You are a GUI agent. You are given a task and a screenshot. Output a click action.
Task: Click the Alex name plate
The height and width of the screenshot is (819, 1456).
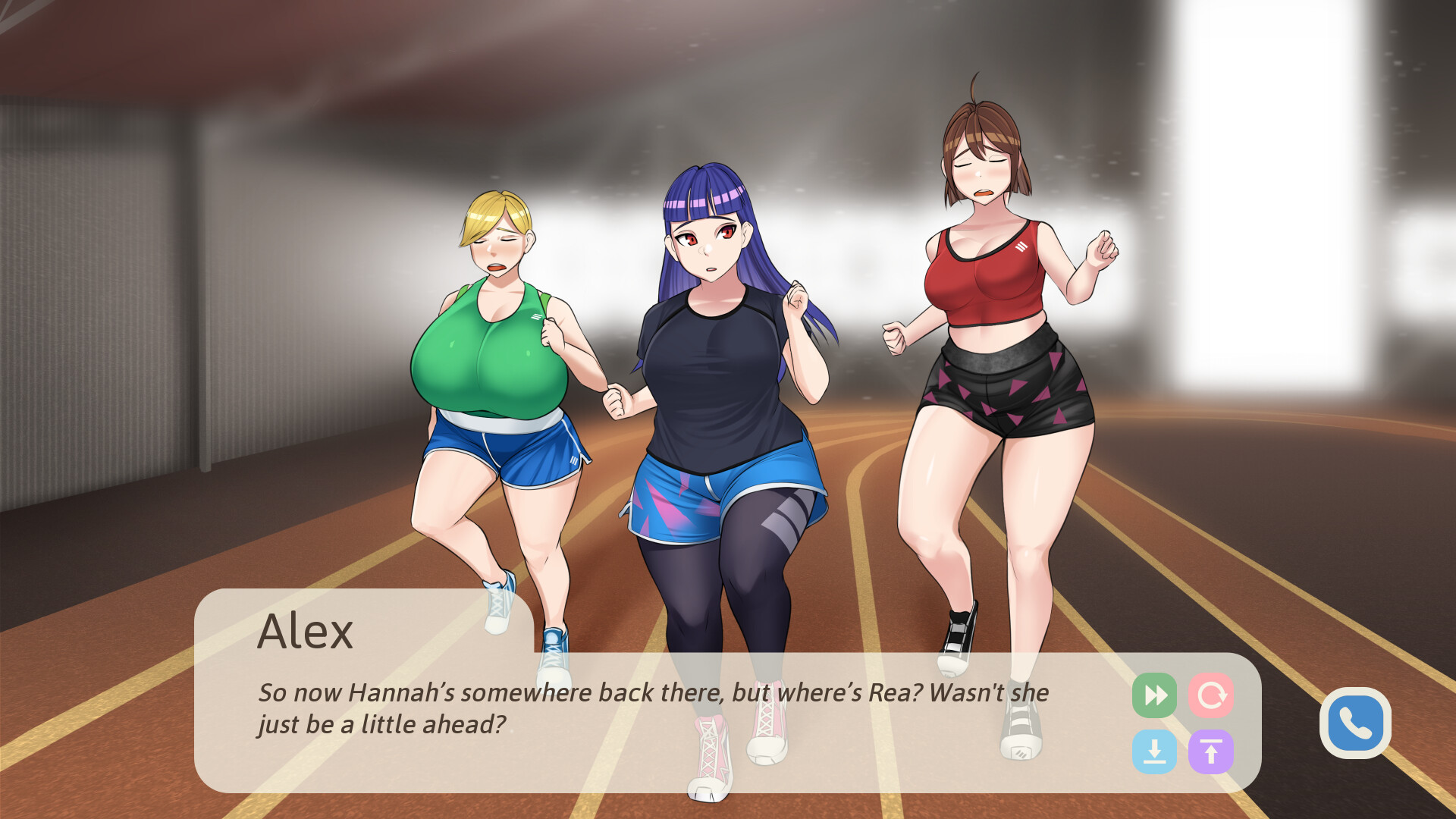click(x=307, y=632)
